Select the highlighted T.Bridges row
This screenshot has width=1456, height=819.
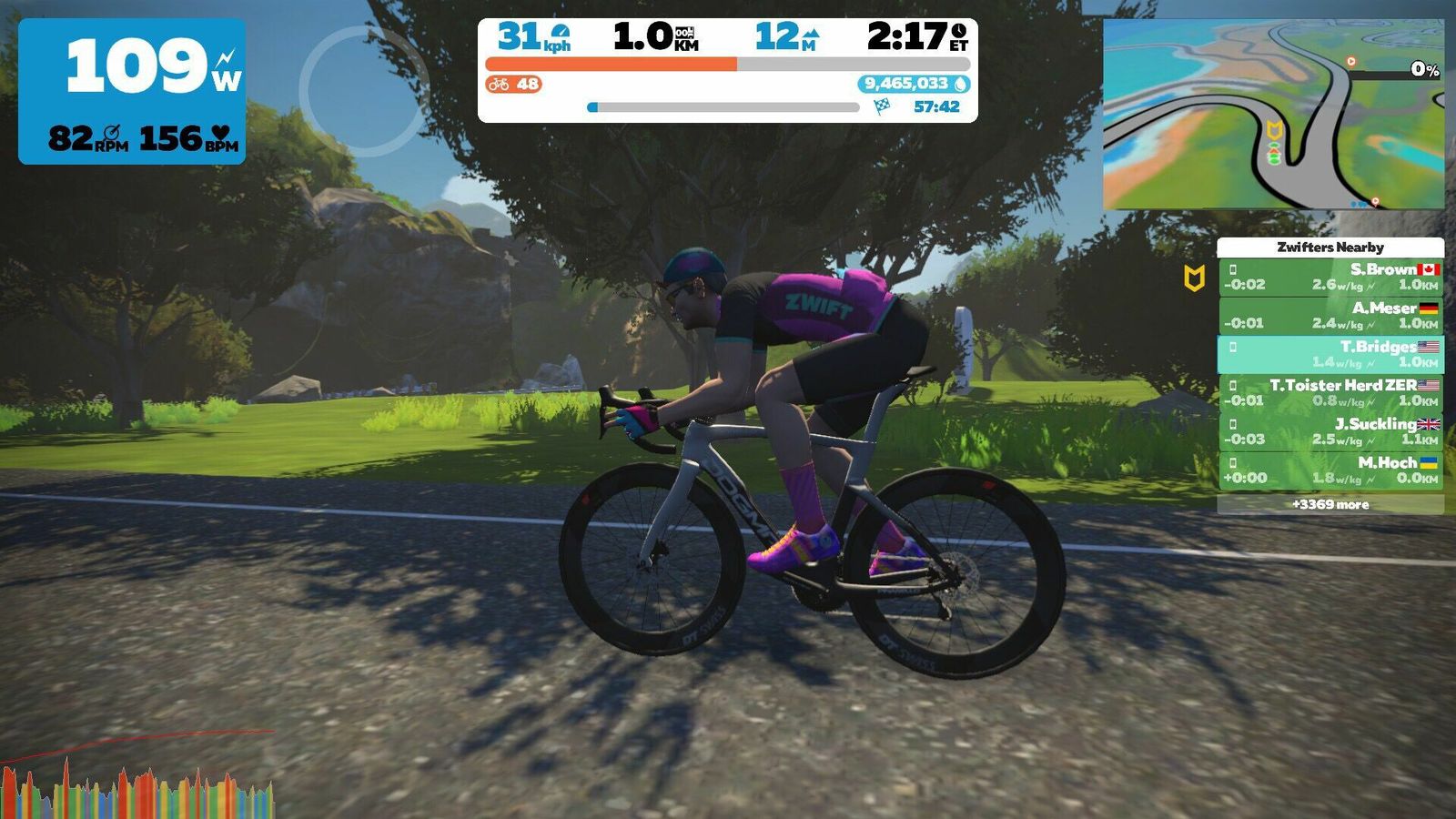tap(1330, 354)
